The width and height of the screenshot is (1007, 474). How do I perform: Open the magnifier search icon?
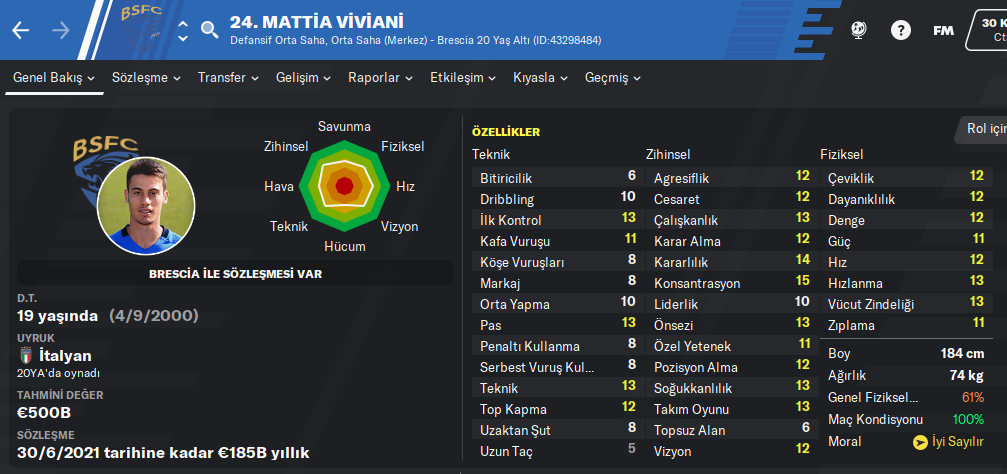209,29
